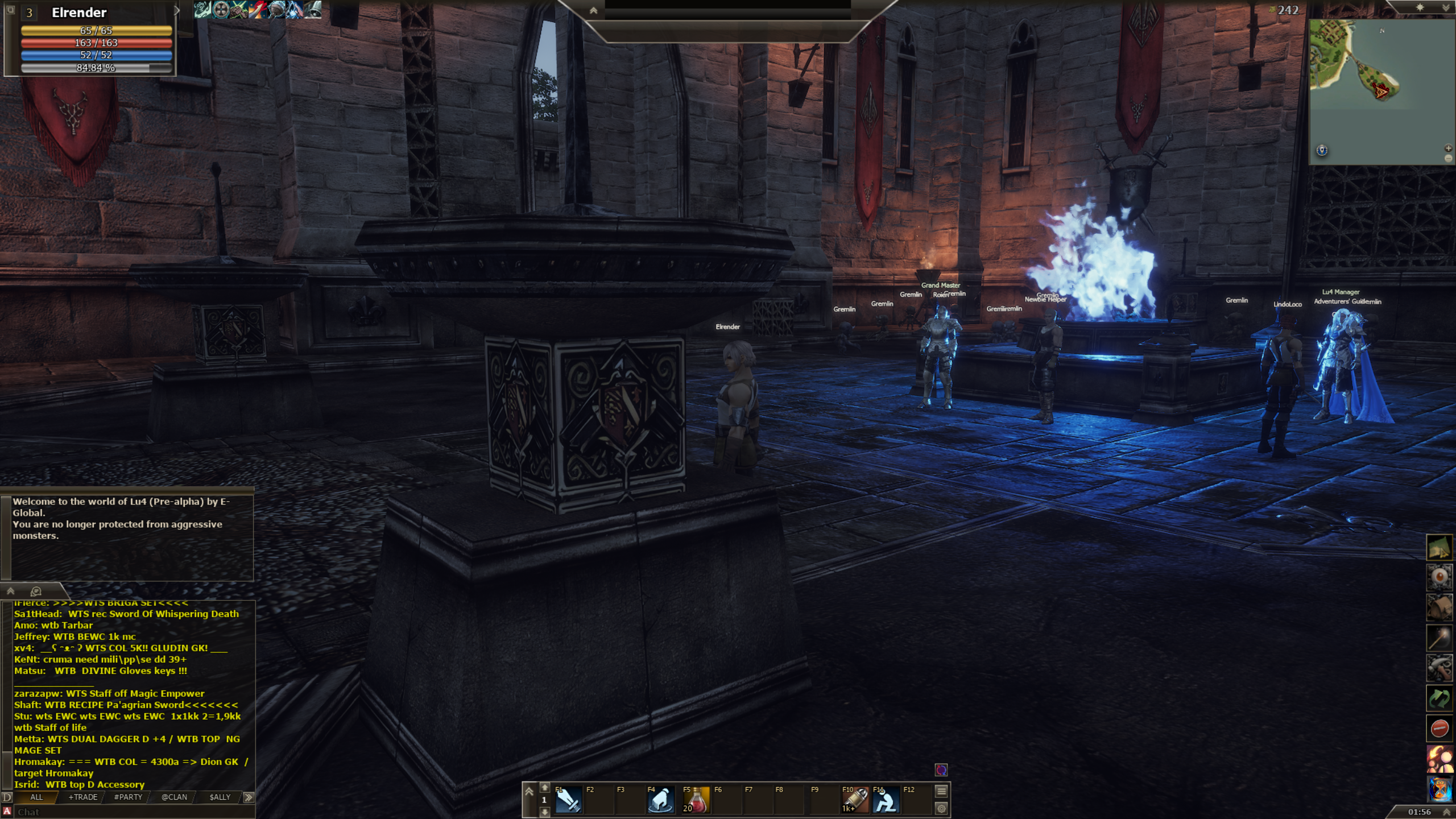This screenshot has width=1456, height=819.
Task: Use the sit/kneel action in F11
Action: (x=886, y=800)
